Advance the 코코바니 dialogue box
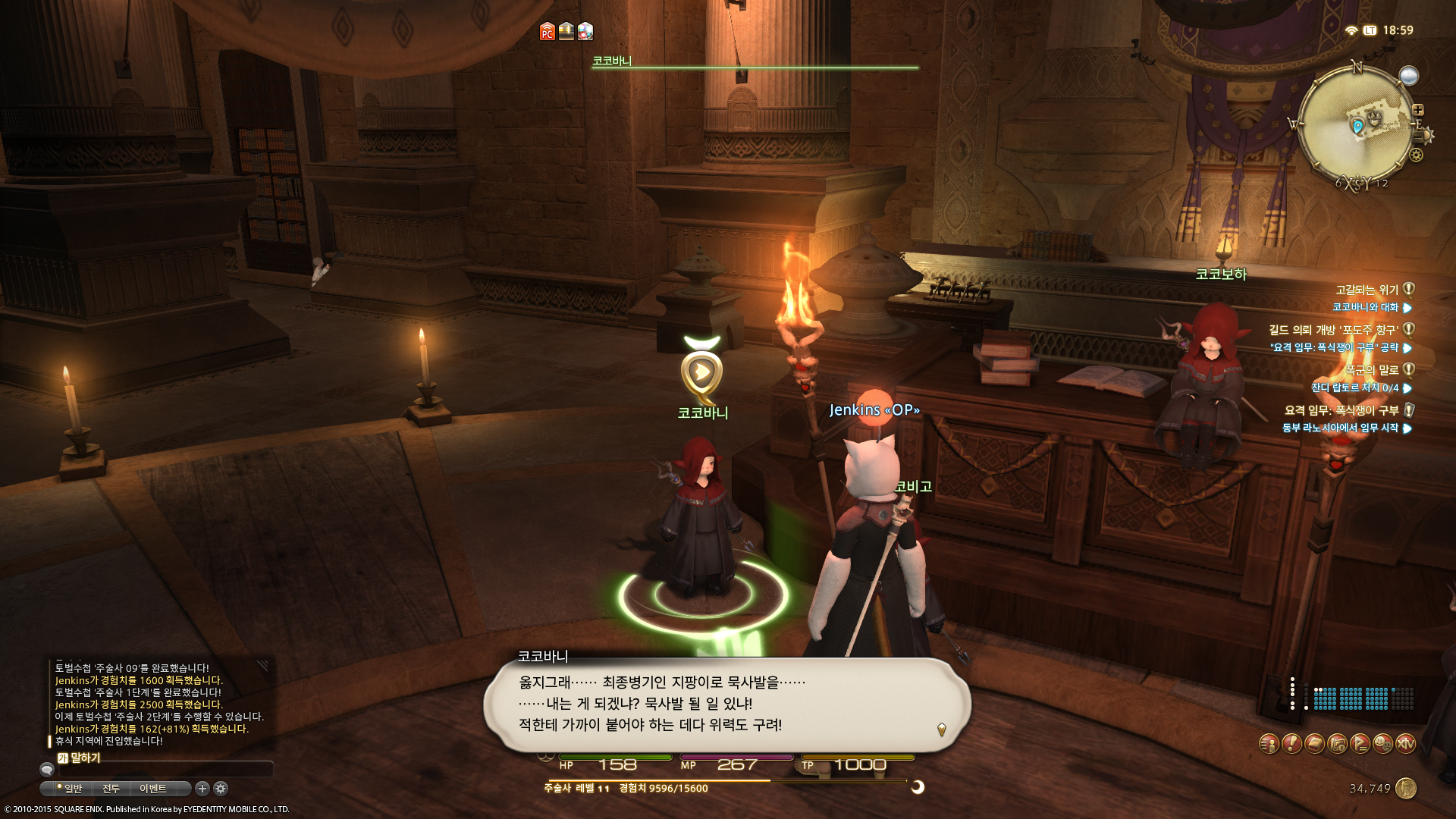 (941, 730)
